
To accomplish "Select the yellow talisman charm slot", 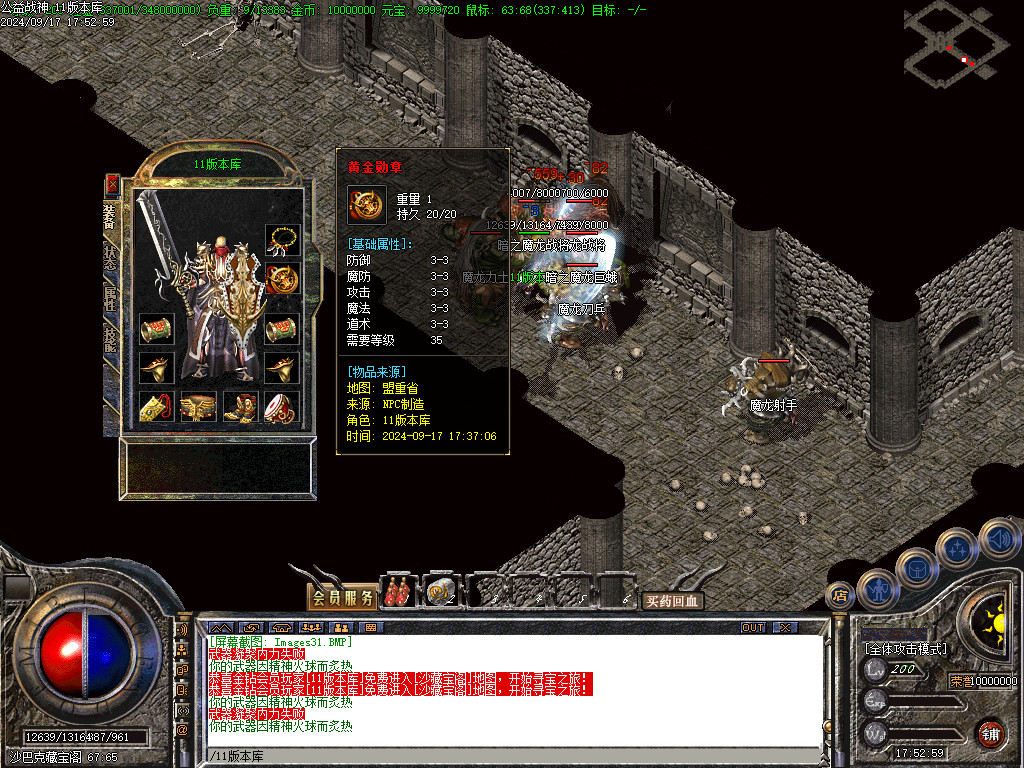I will pyautogui.click(x=156, y=408).
